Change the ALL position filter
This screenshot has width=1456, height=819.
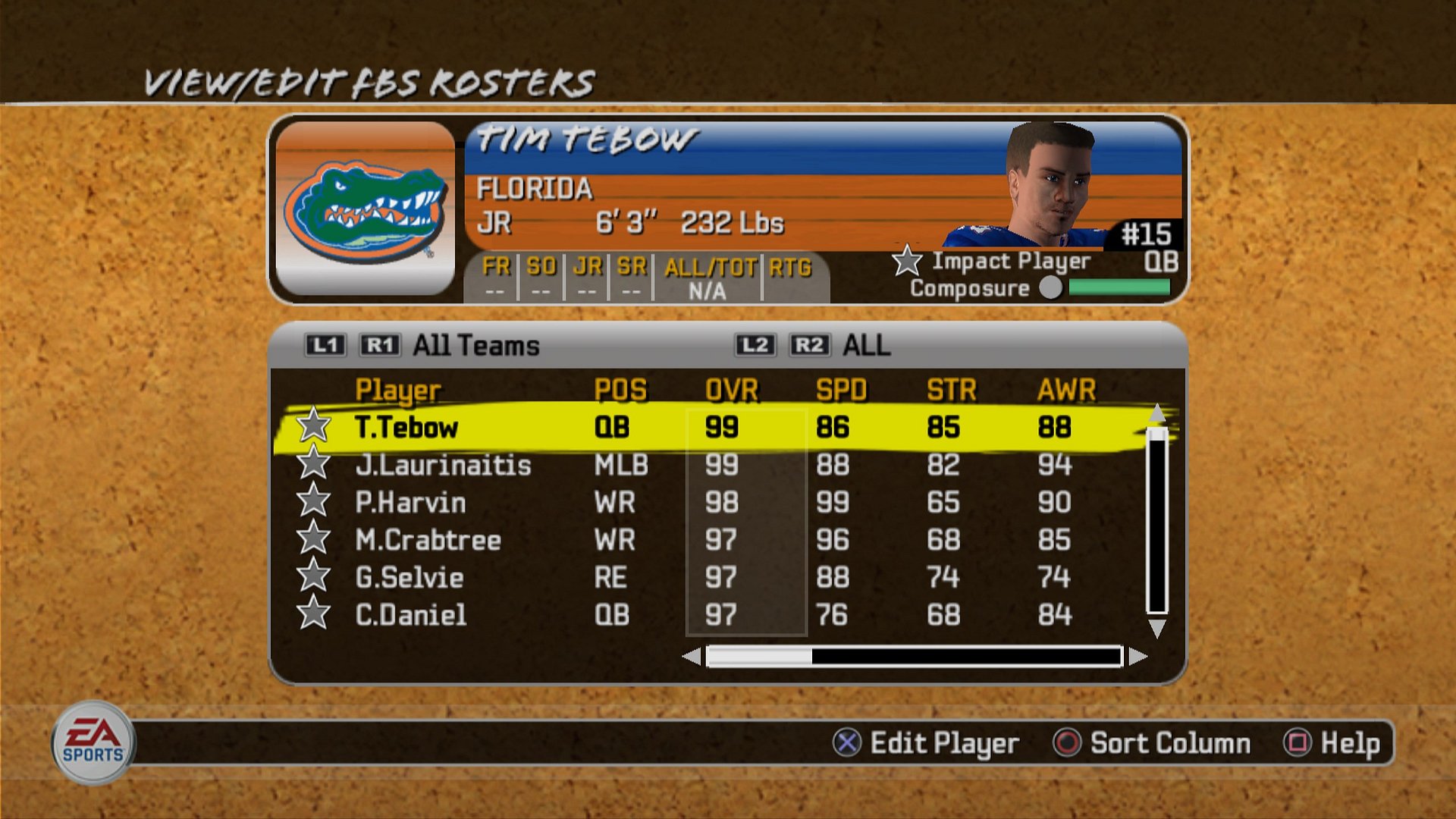coord(866,346)
